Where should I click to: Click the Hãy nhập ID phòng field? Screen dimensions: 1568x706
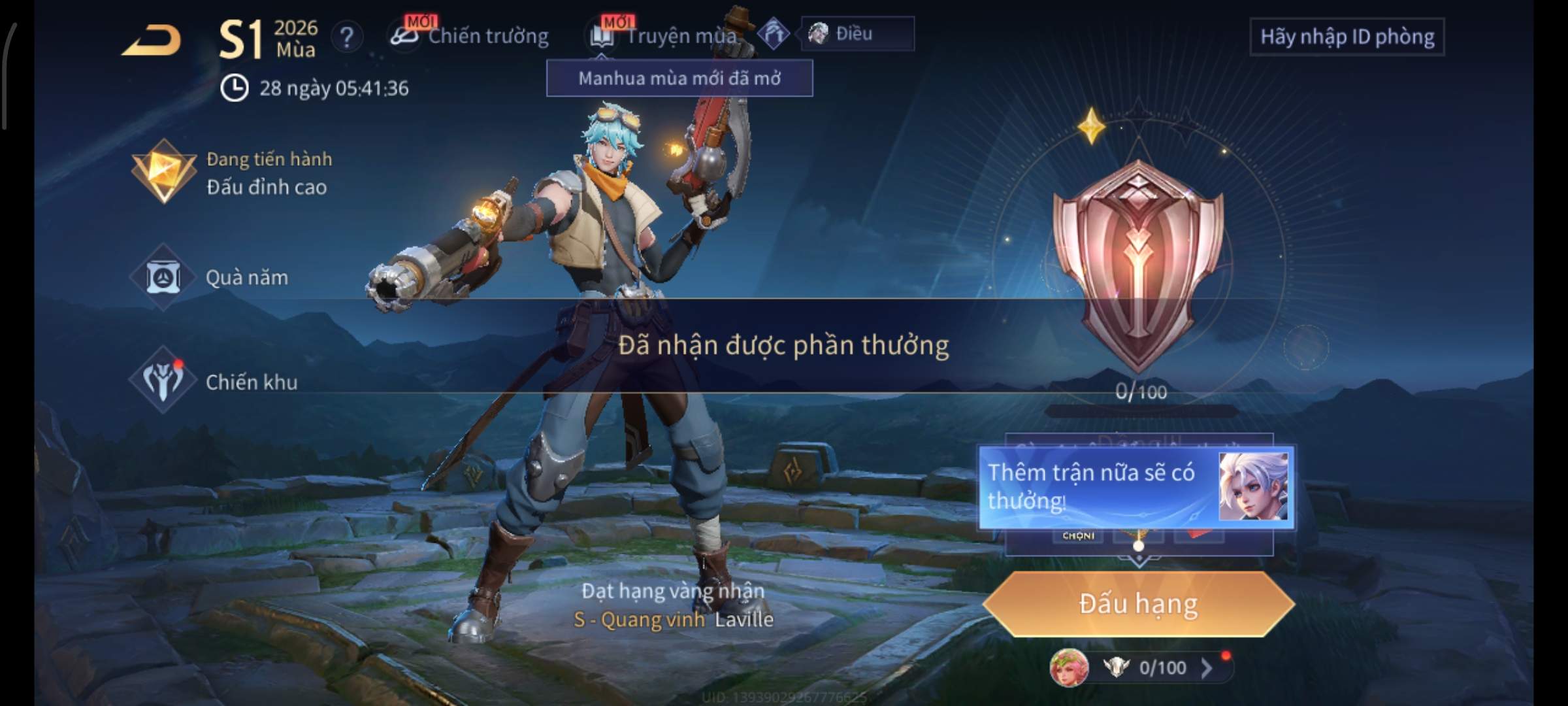1347,37
